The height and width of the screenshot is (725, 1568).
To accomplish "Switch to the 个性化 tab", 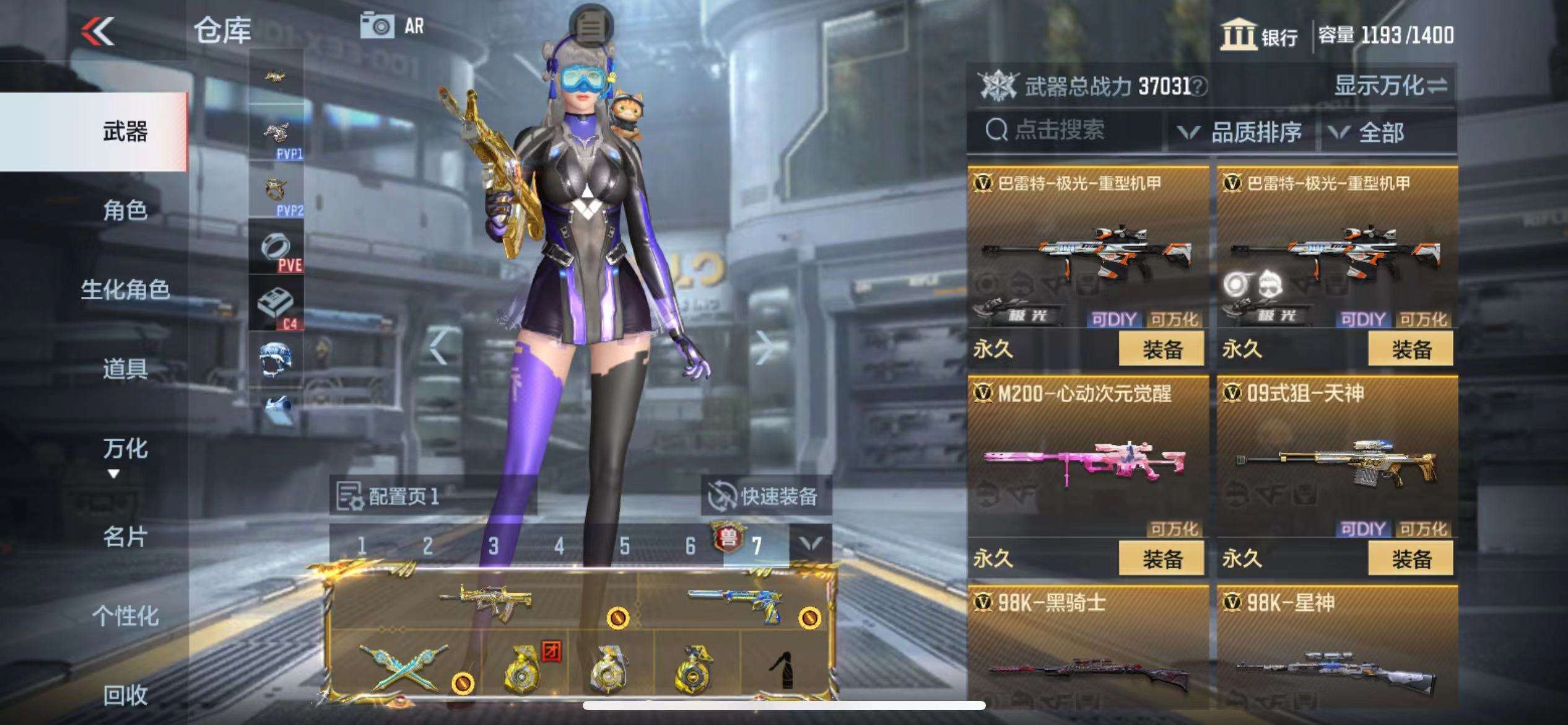I will point(125,616).
